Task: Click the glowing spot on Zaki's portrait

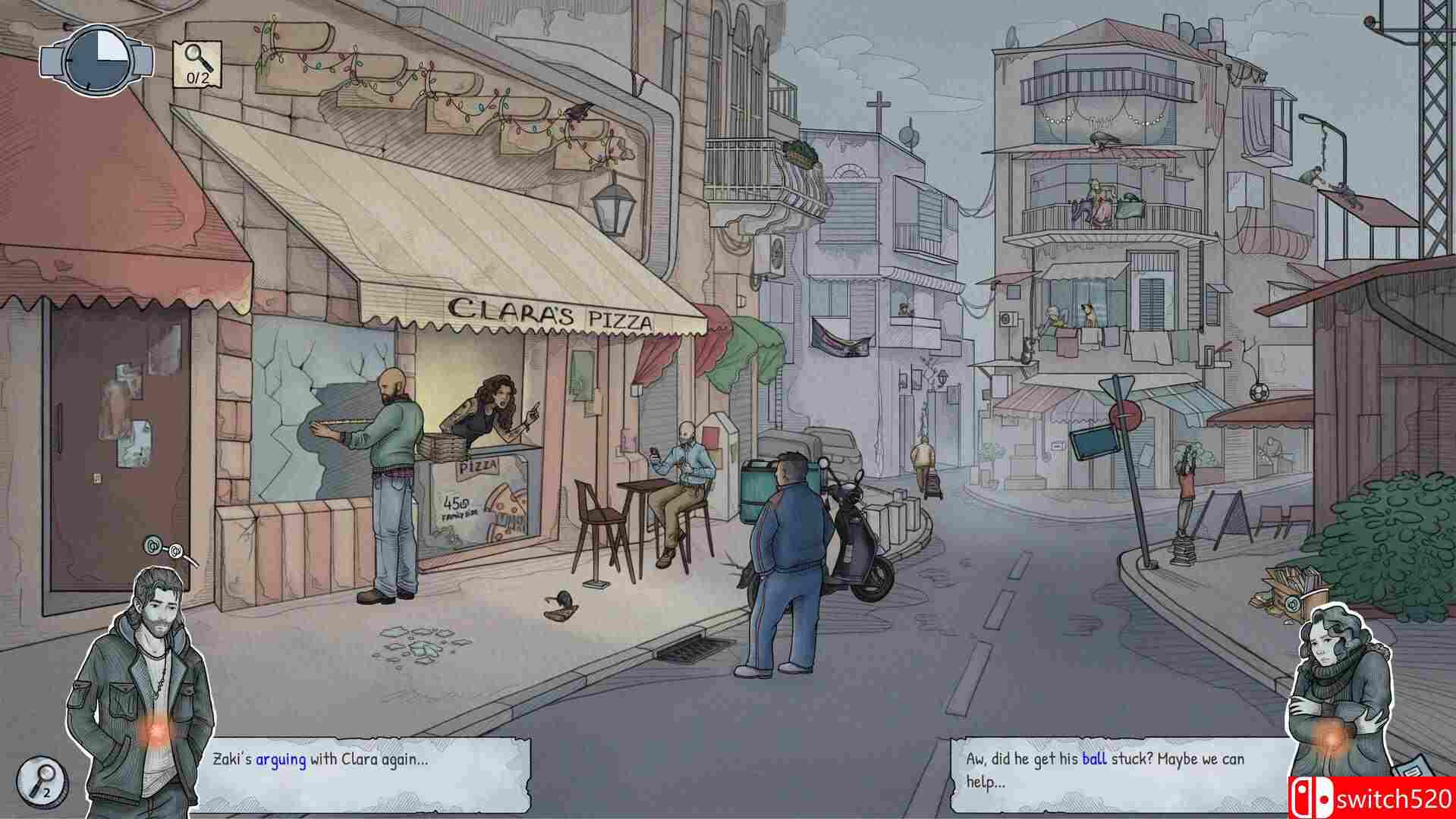Action: coord(158,730)
